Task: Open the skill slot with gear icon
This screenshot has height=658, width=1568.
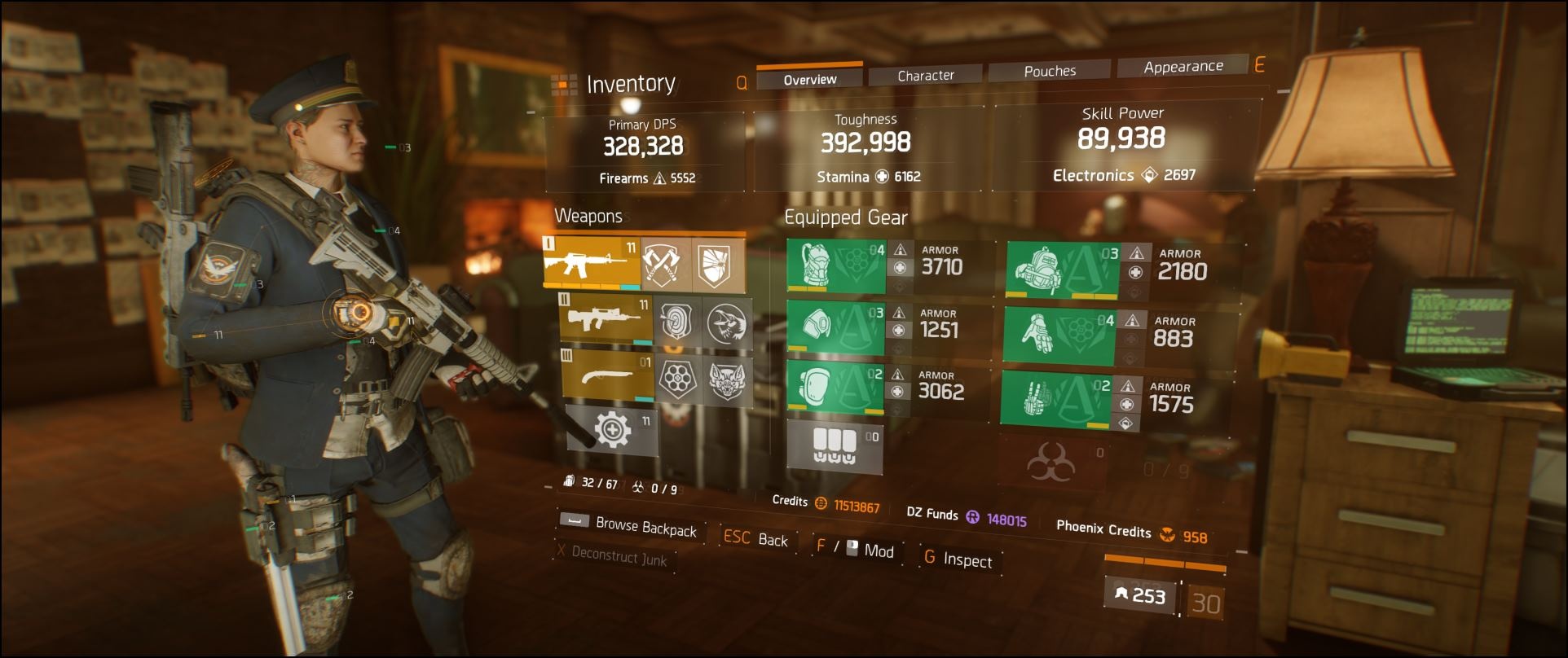Action: pos(612,429)
